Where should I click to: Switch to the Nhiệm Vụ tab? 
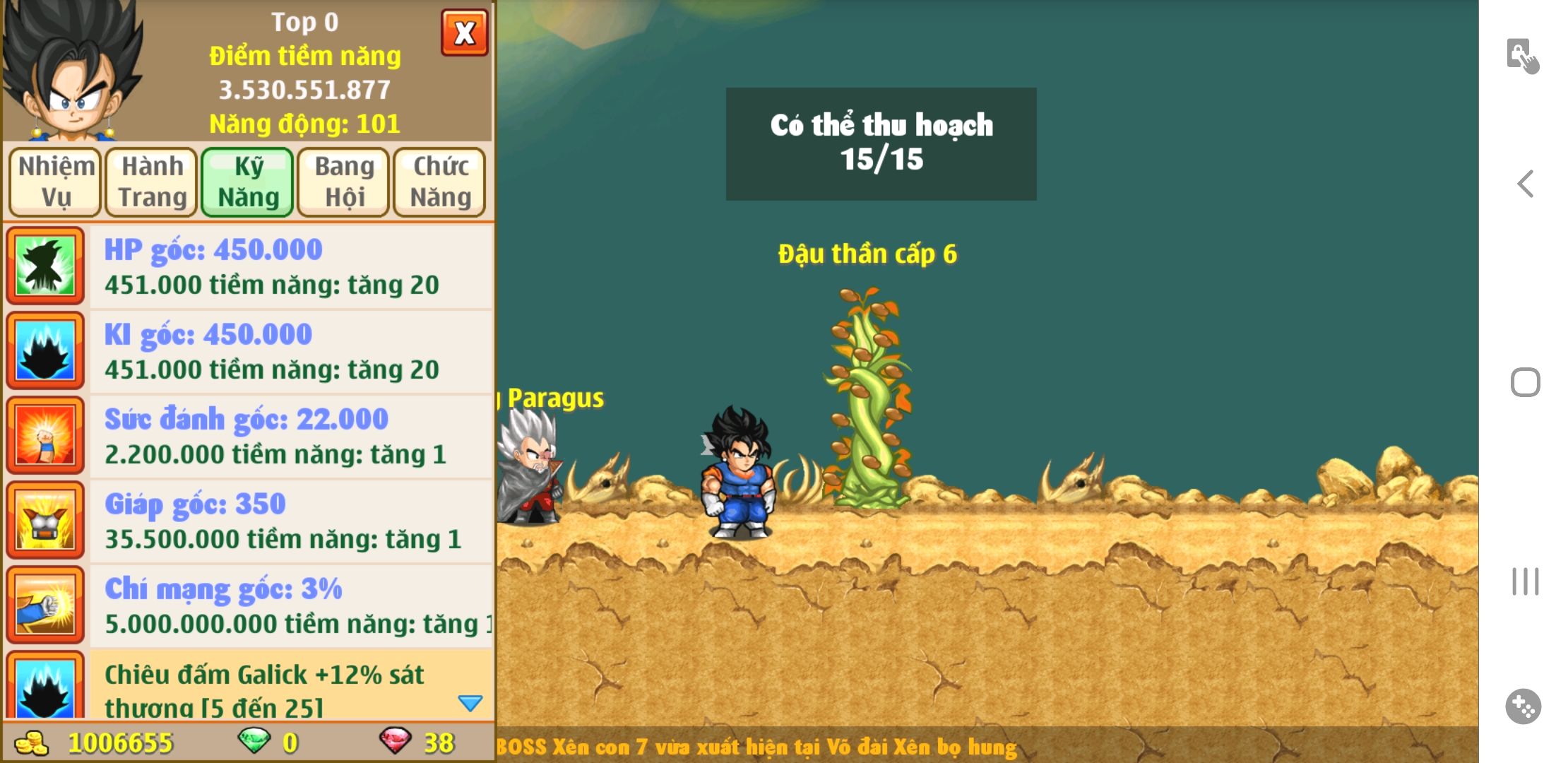pos(56,182)
